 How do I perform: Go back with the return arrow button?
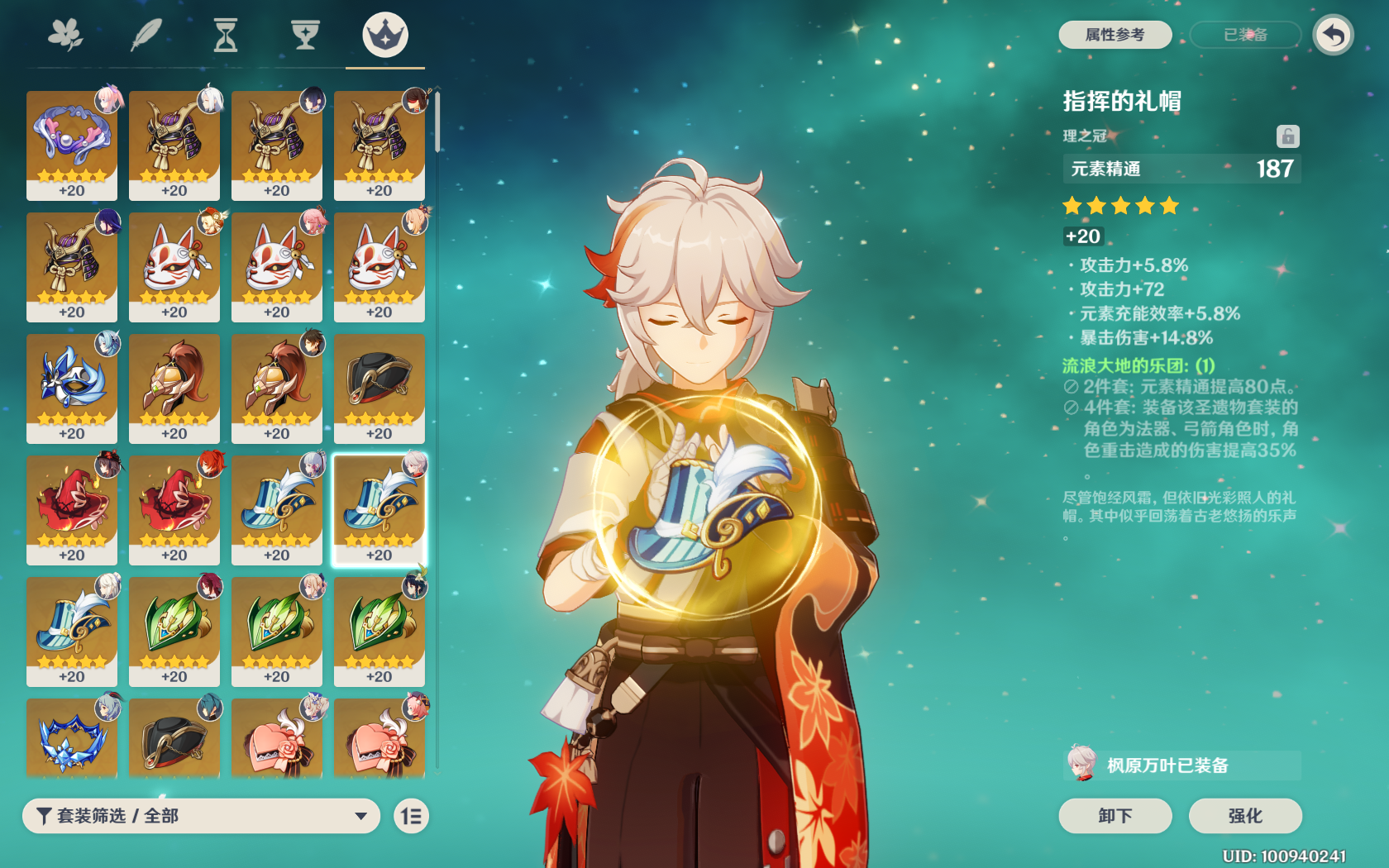[x=1333, y=36]
